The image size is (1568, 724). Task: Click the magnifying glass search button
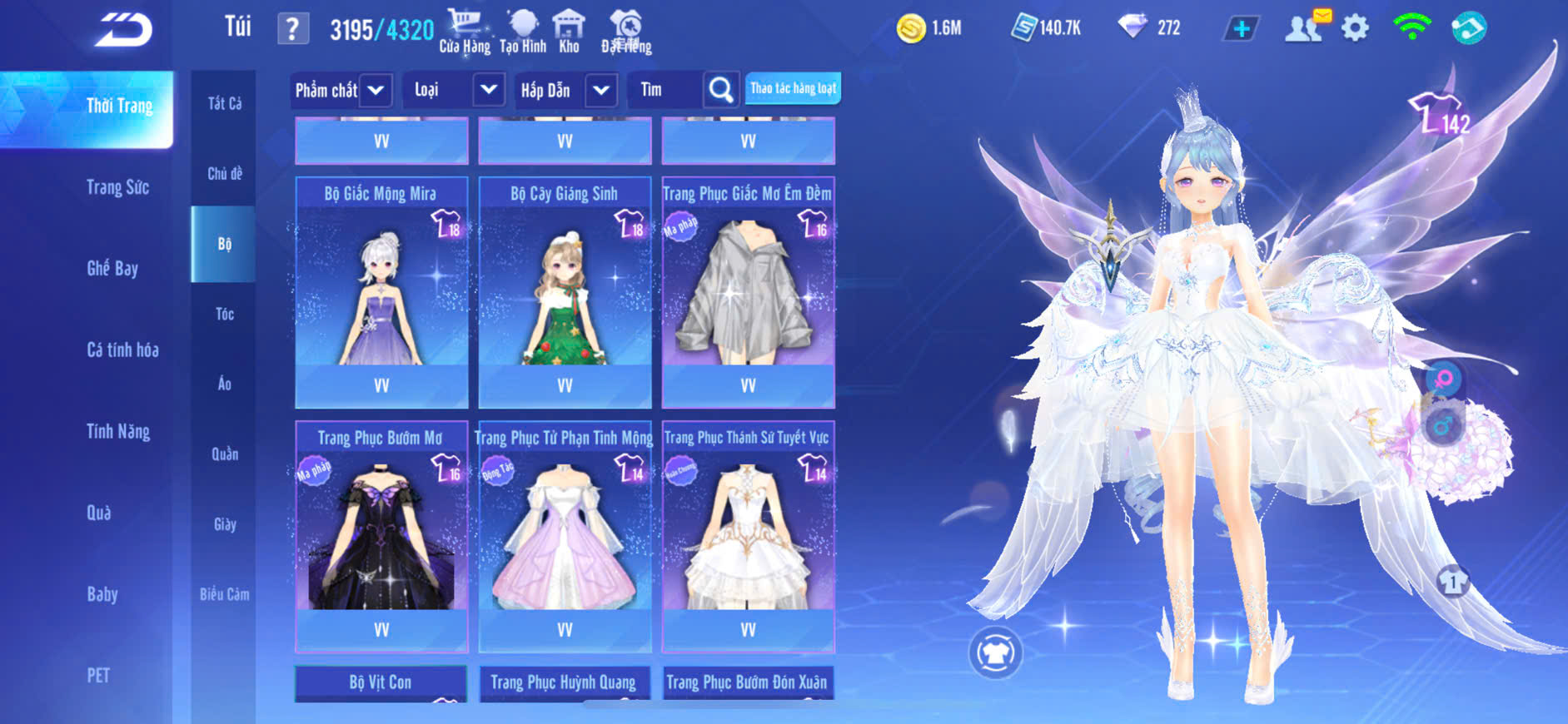pyautogui.click(x=721, y=90)
